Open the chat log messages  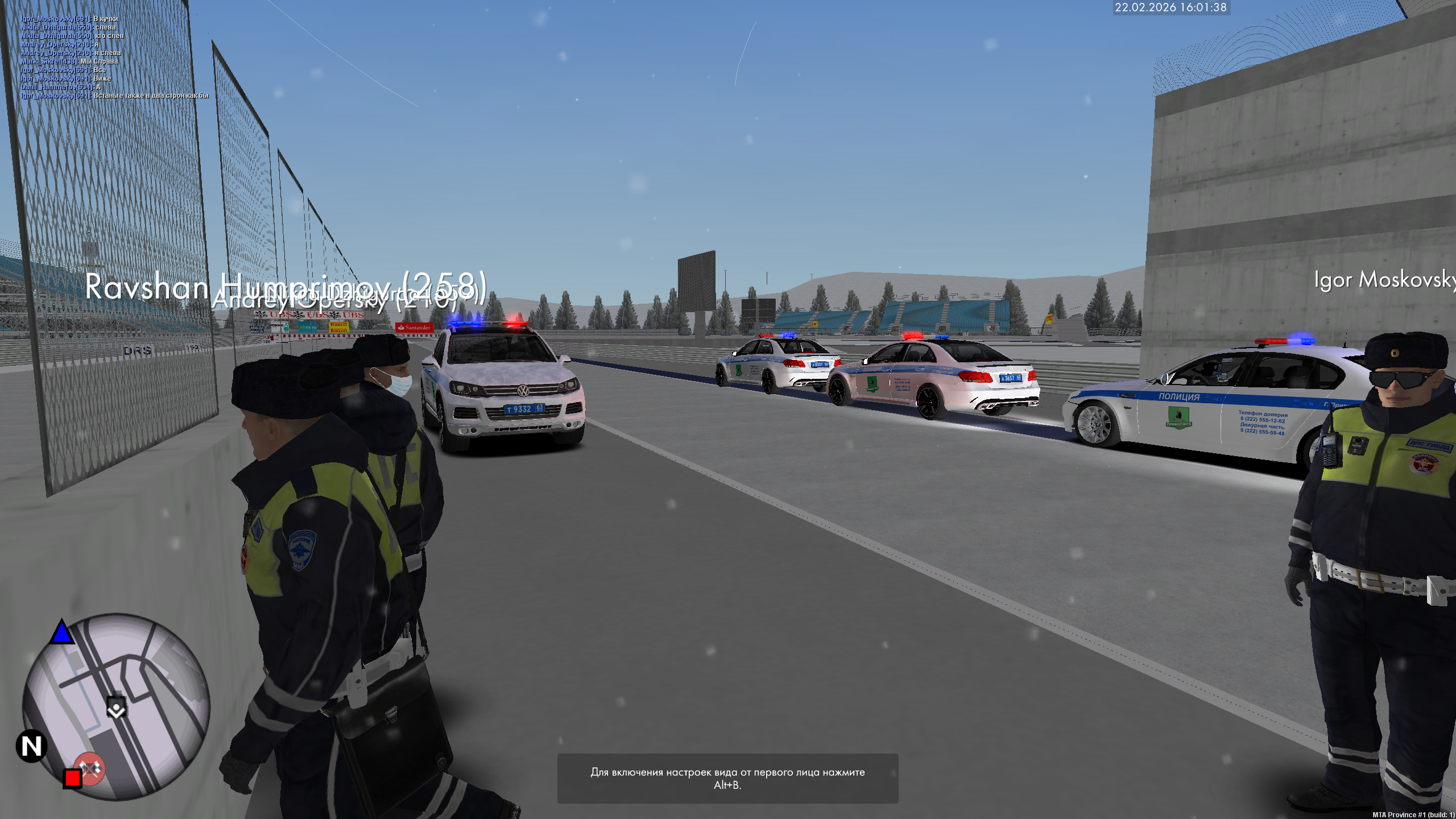(x=114, y=57)
